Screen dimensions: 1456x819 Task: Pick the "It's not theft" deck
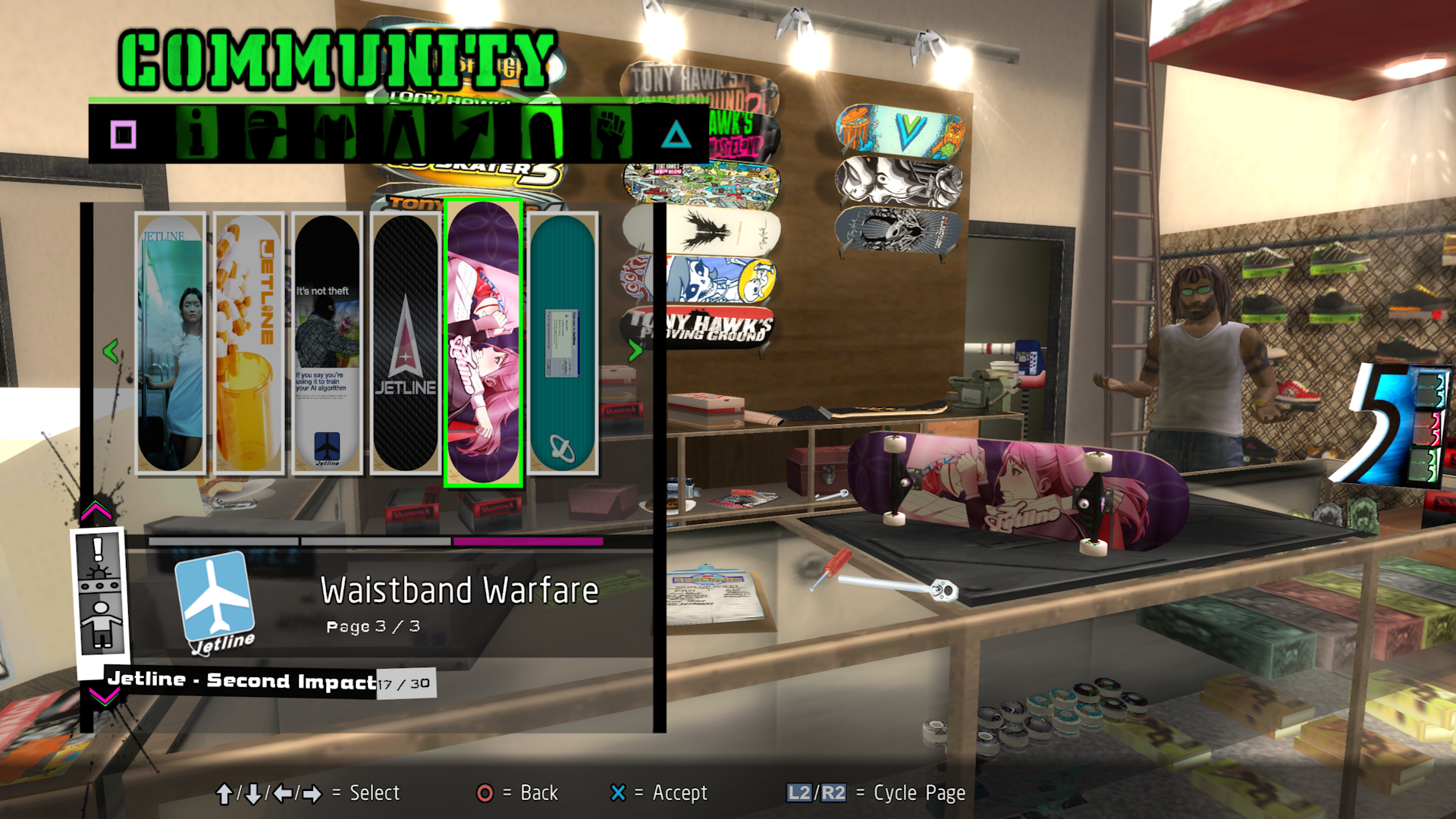[x=328, y=343]
